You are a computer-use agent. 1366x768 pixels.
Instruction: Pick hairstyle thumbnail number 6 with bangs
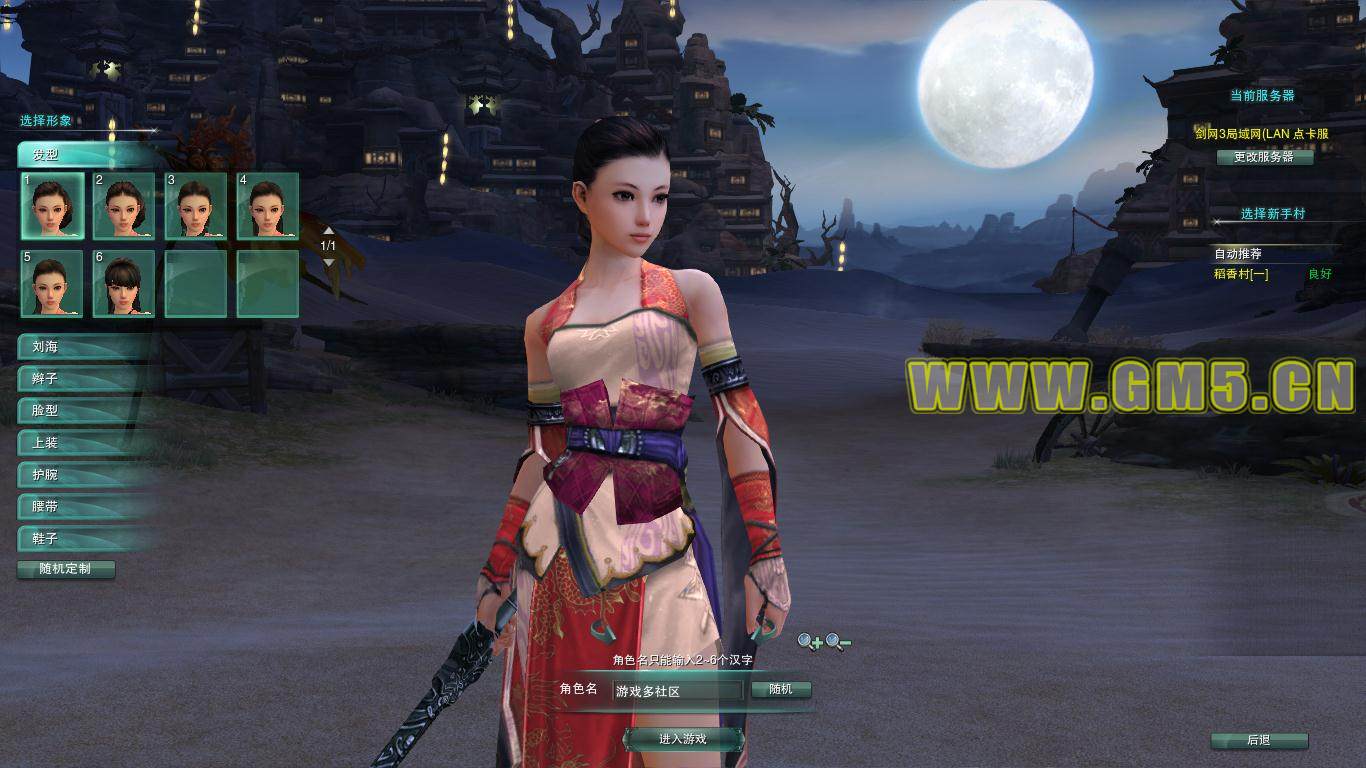coord(124,283)
